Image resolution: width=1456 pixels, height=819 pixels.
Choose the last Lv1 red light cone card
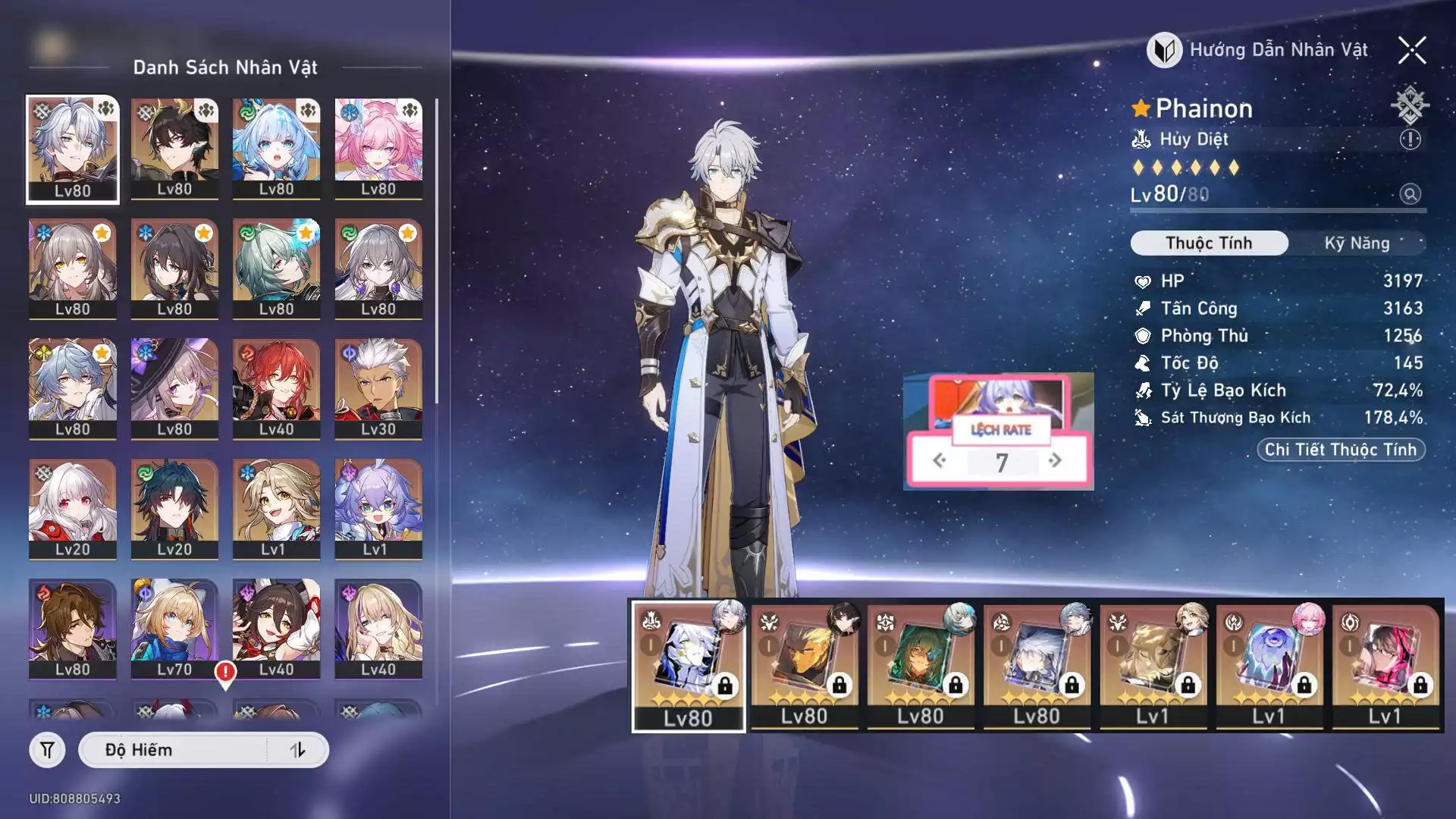1385,666
